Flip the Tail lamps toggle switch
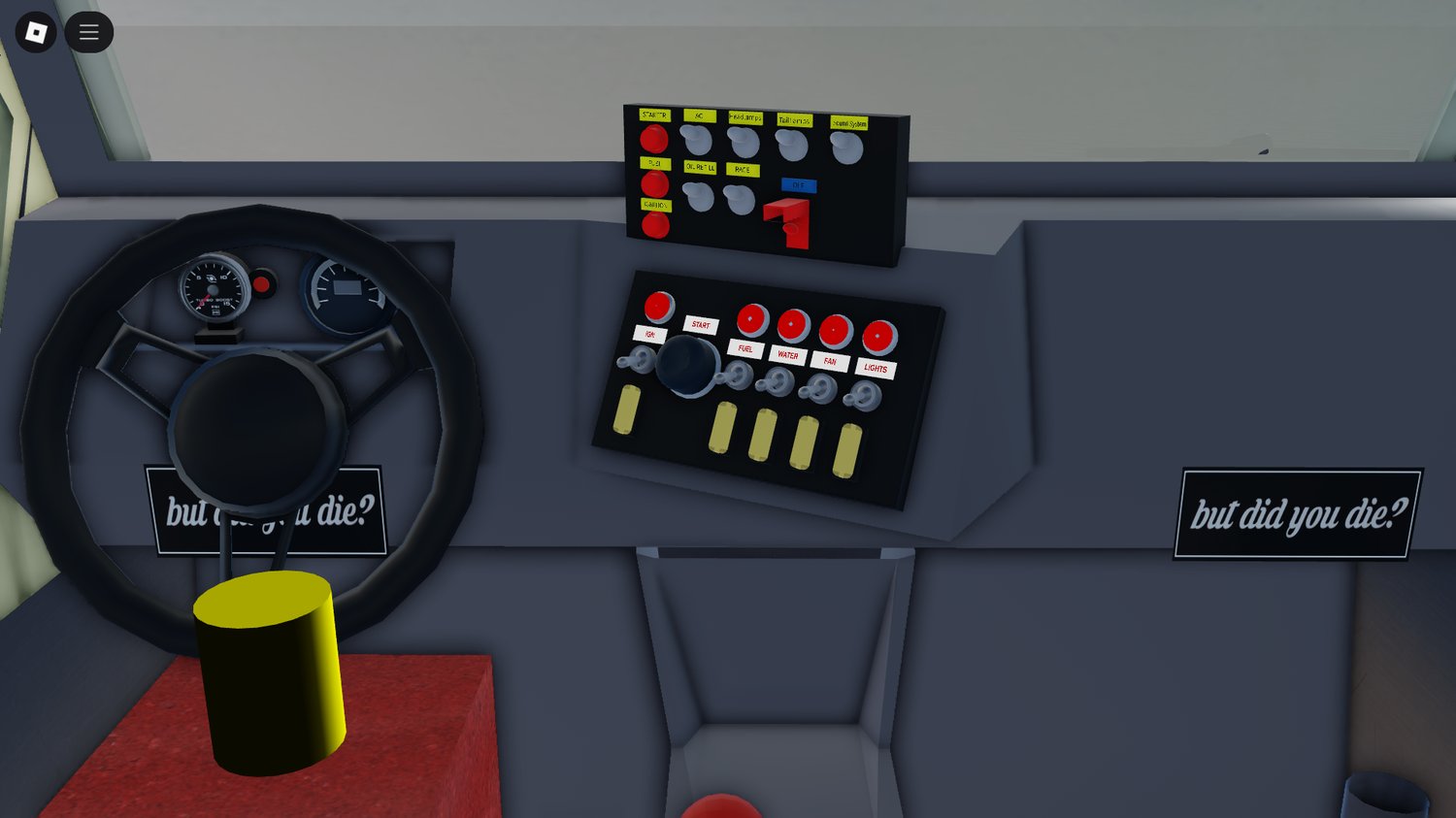Image resolution: width=1456 pixels, height=818 pixels. coord(791,146)
